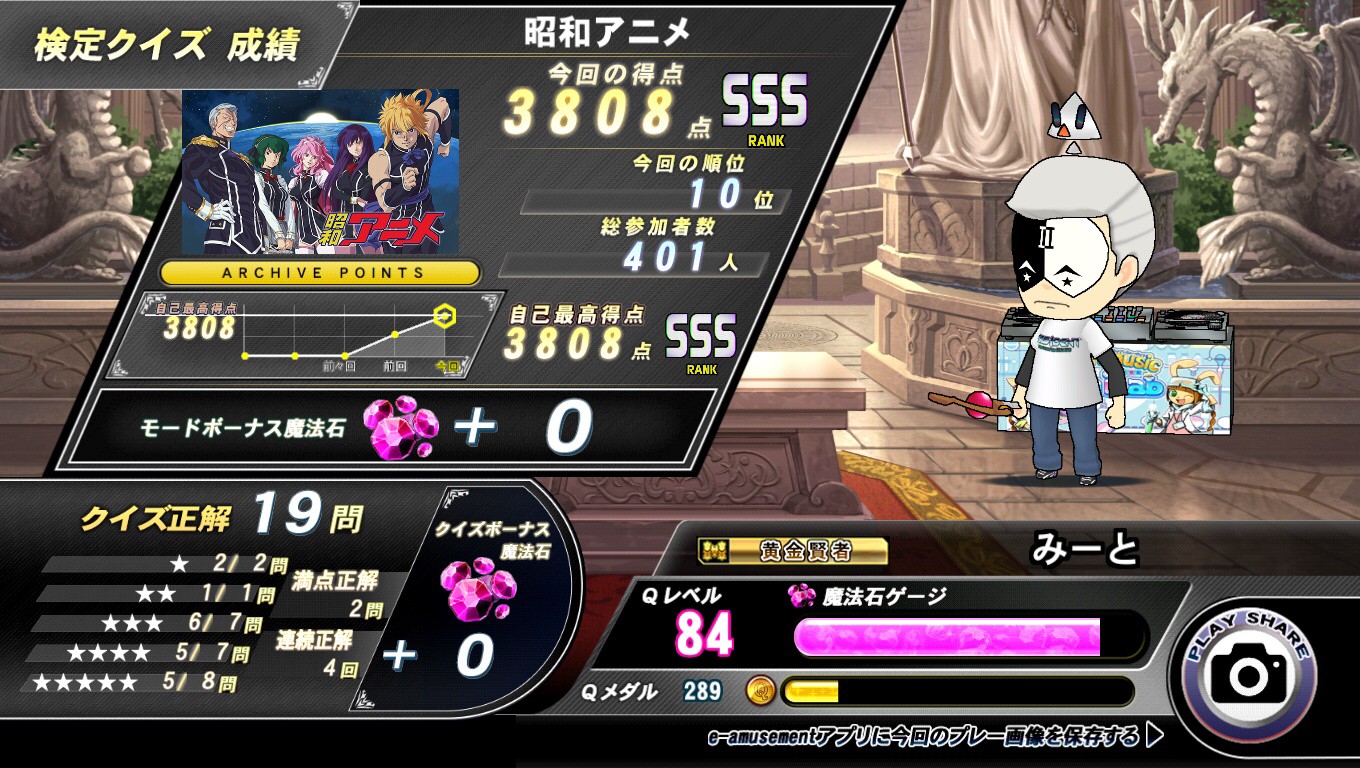Tap the yellow ARCHIVE POINTS button
The height and width of the screenshot is (768, 1360).
320,272
